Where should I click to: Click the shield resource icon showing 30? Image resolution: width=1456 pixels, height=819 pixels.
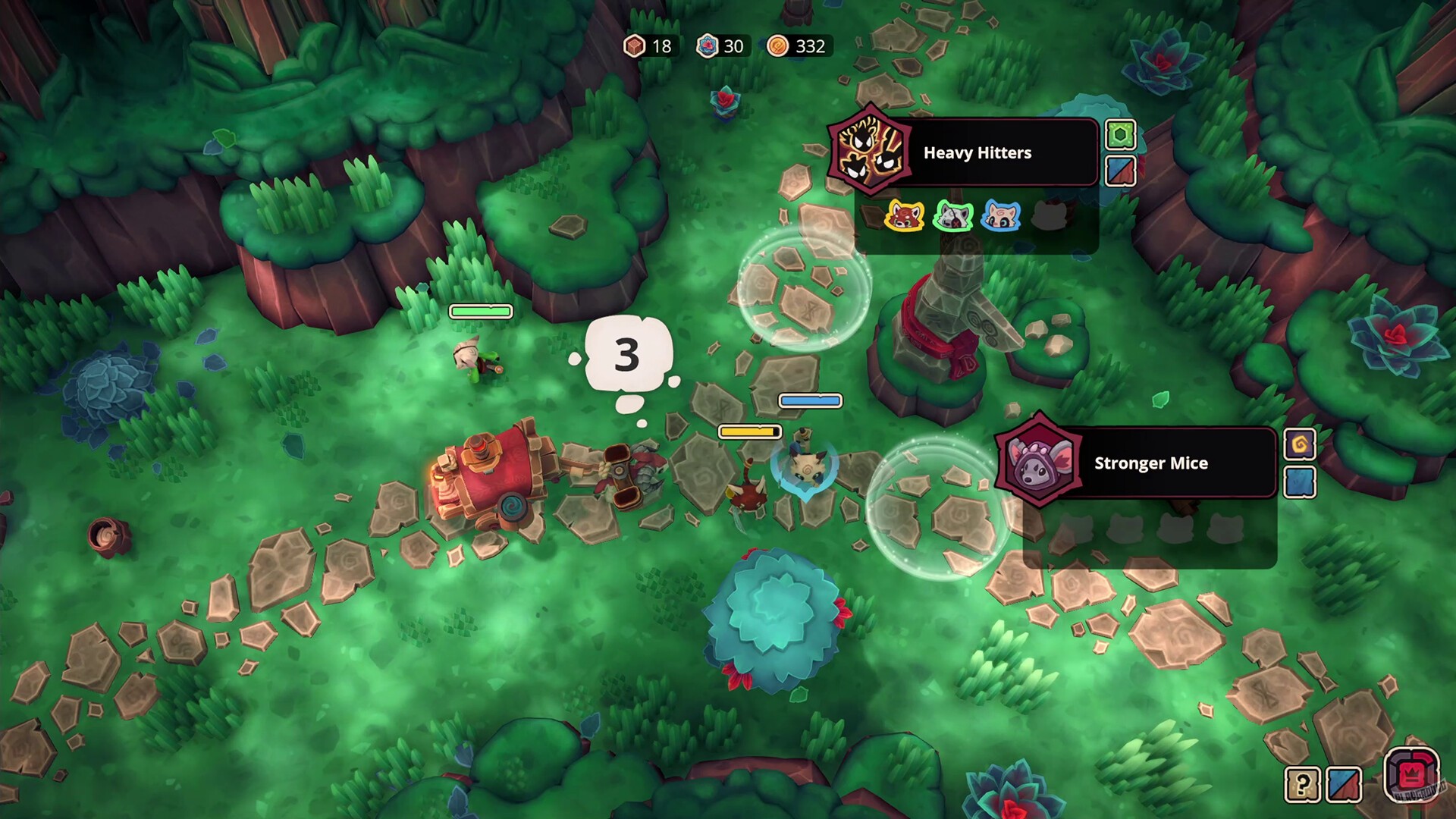707,46
